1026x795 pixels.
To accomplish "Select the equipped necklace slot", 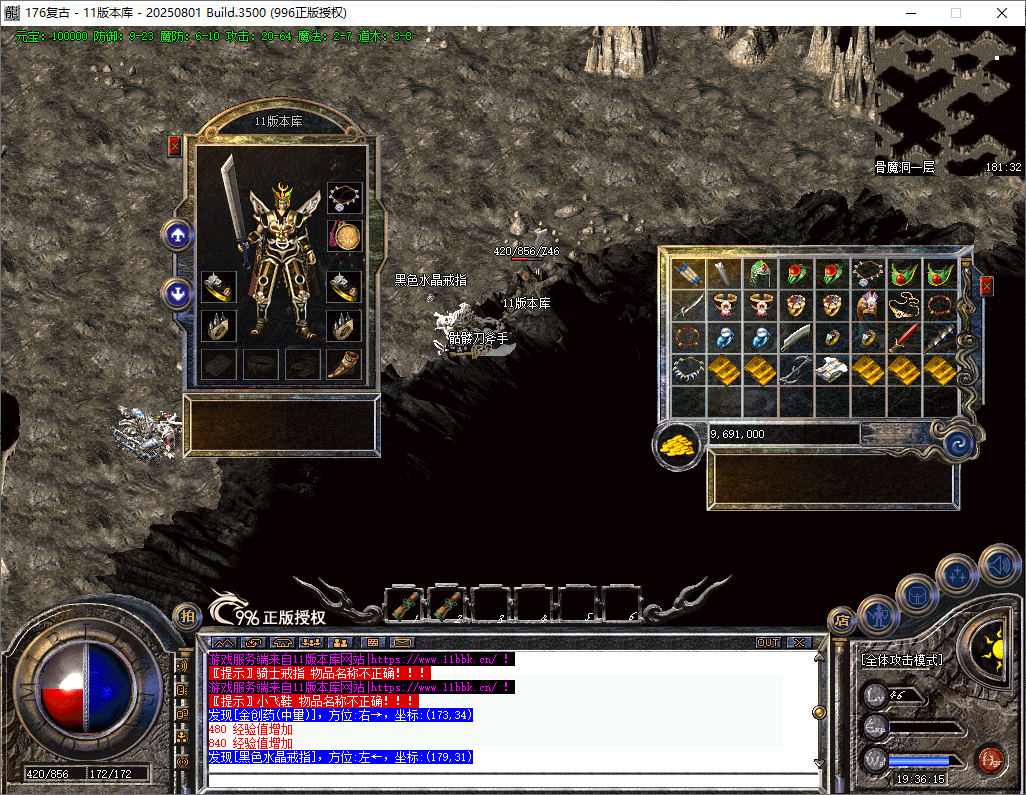I will tap(345, 197).
